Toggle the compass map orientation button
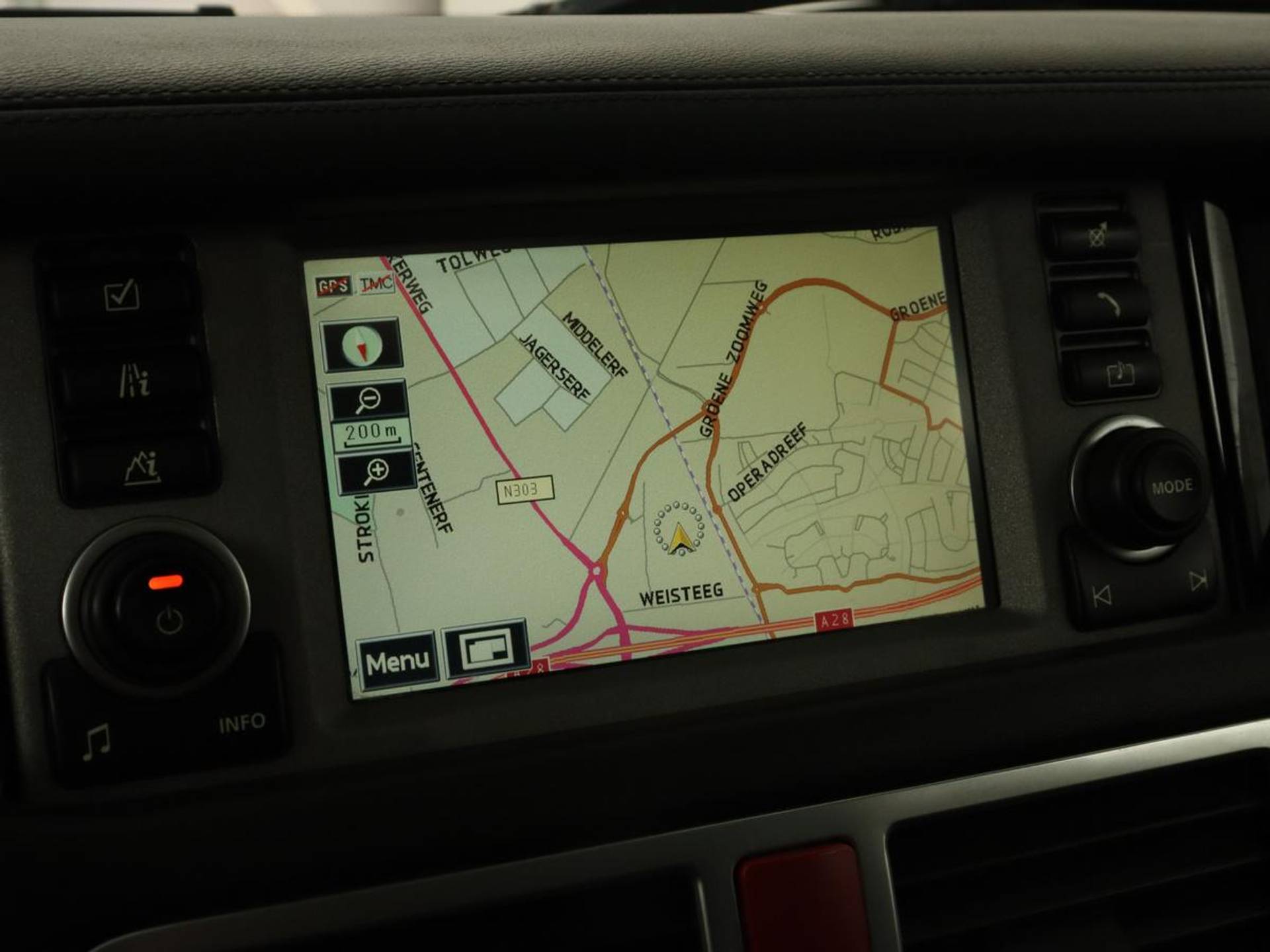 point(362,345)
